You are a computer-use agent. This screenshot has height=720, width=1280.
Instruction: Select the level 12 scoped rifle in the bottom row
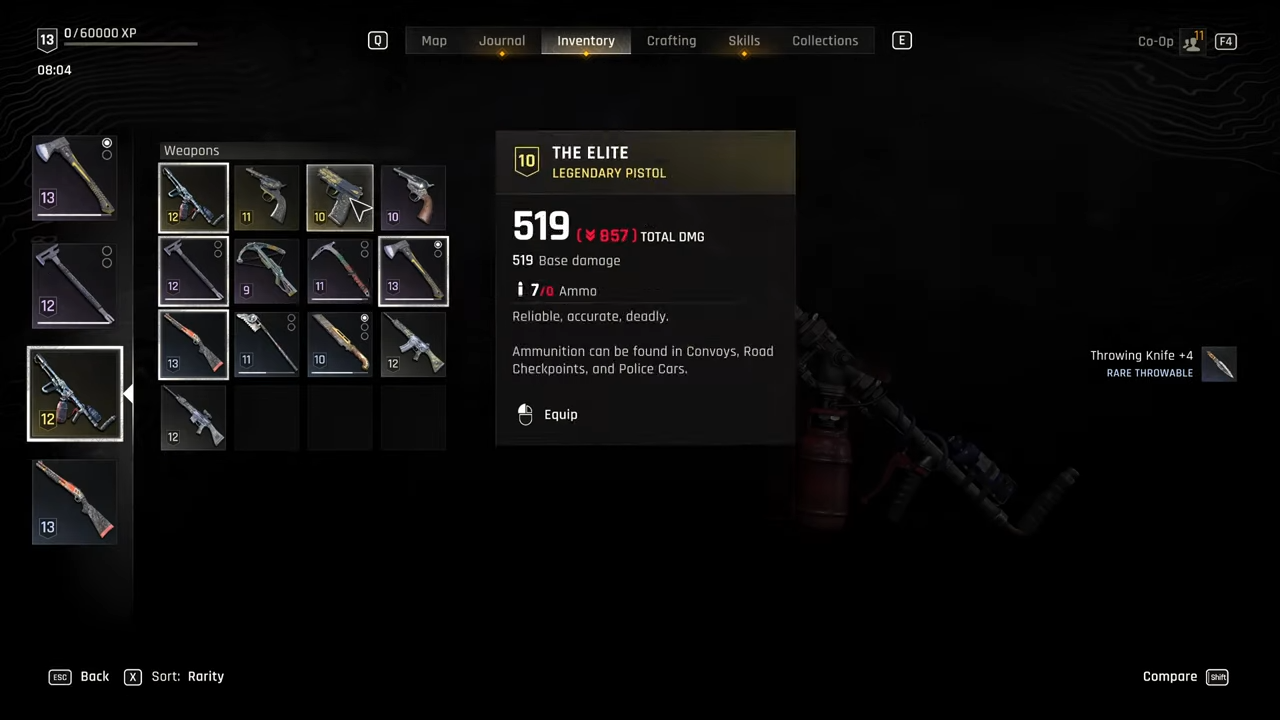pos(193,418)
